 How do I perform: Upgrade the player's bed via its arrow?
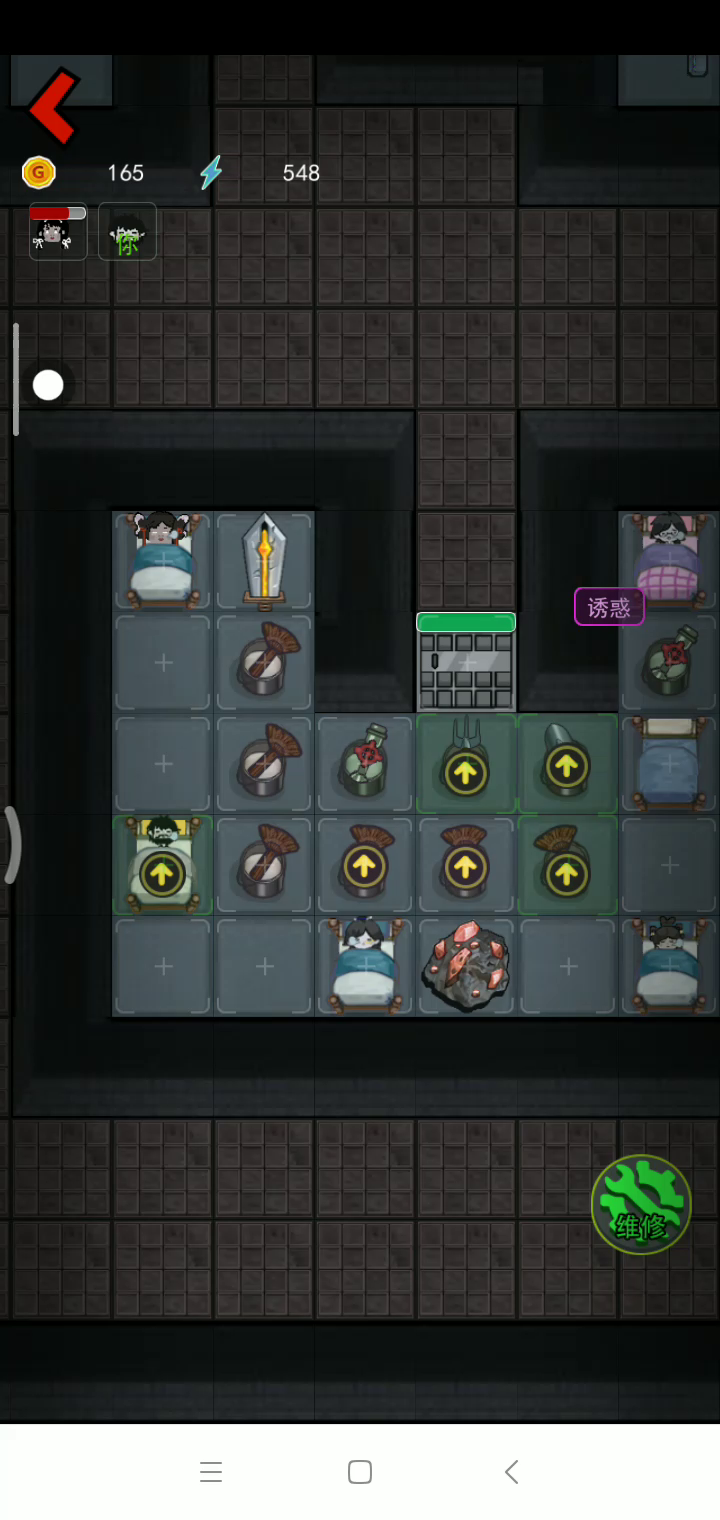162,873
